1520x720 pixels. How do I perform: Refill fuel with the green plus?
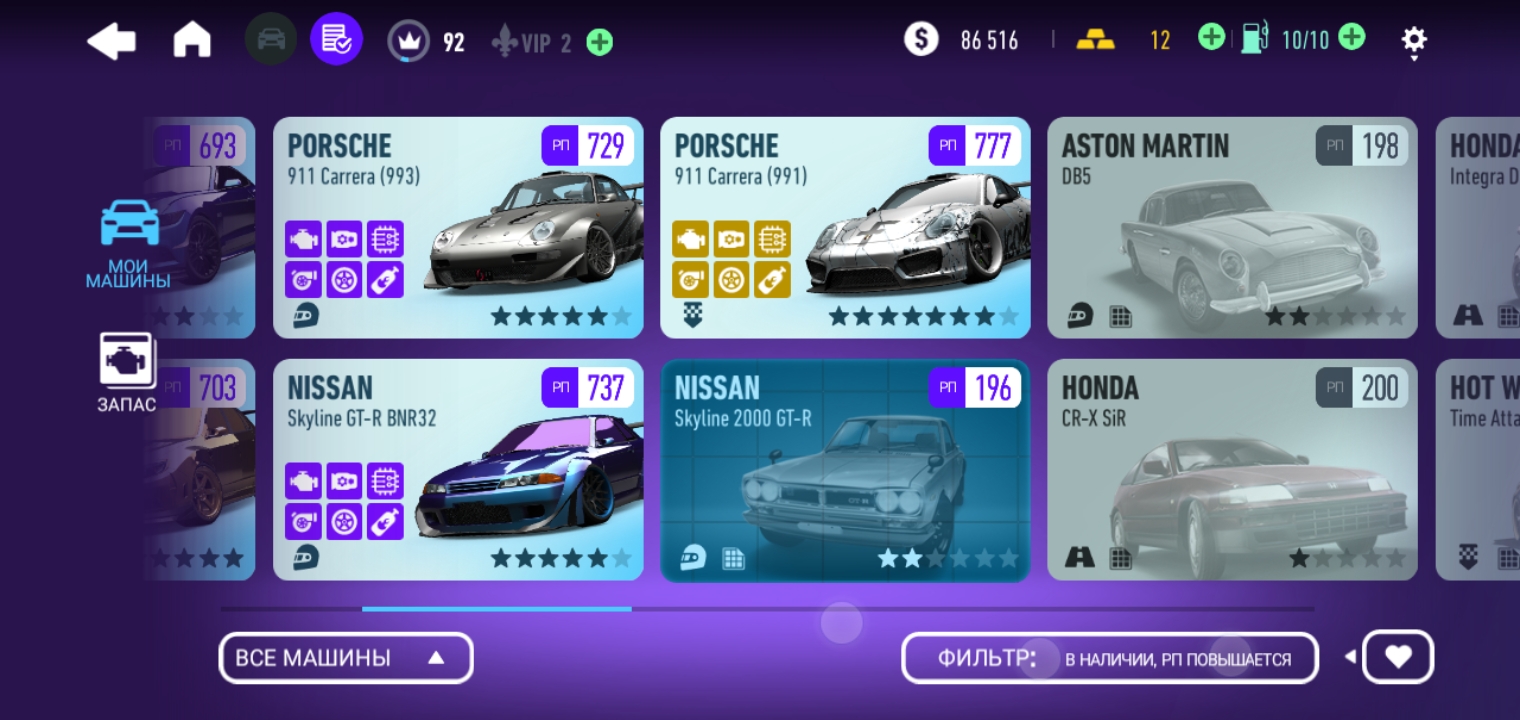click(1351, 39)
